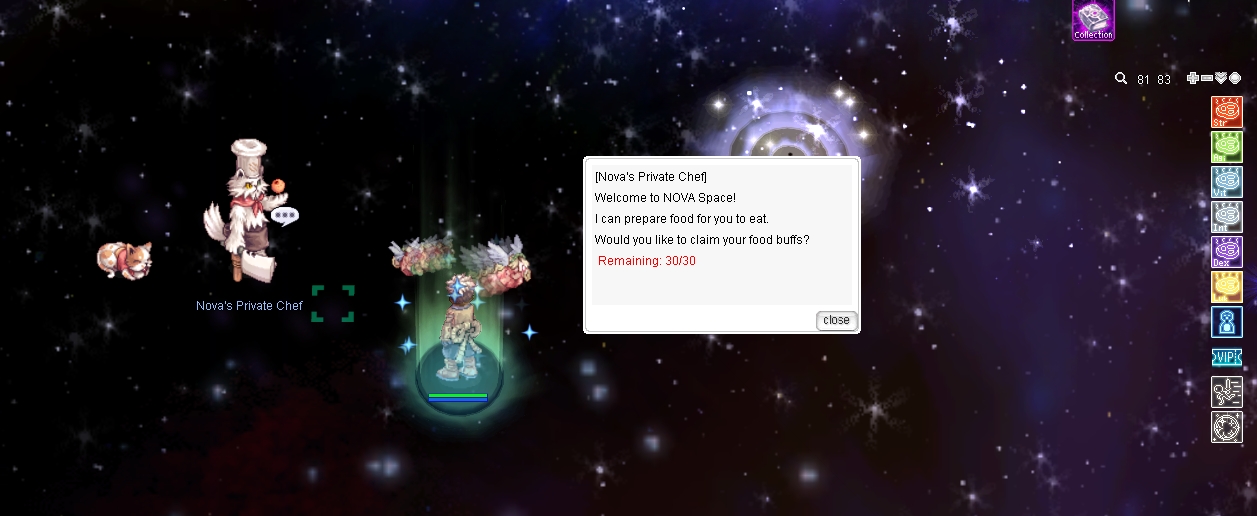Select the Dex food buff icon
The width and height of the screenshot is (1257, 516).
(x=1226, y=251)
